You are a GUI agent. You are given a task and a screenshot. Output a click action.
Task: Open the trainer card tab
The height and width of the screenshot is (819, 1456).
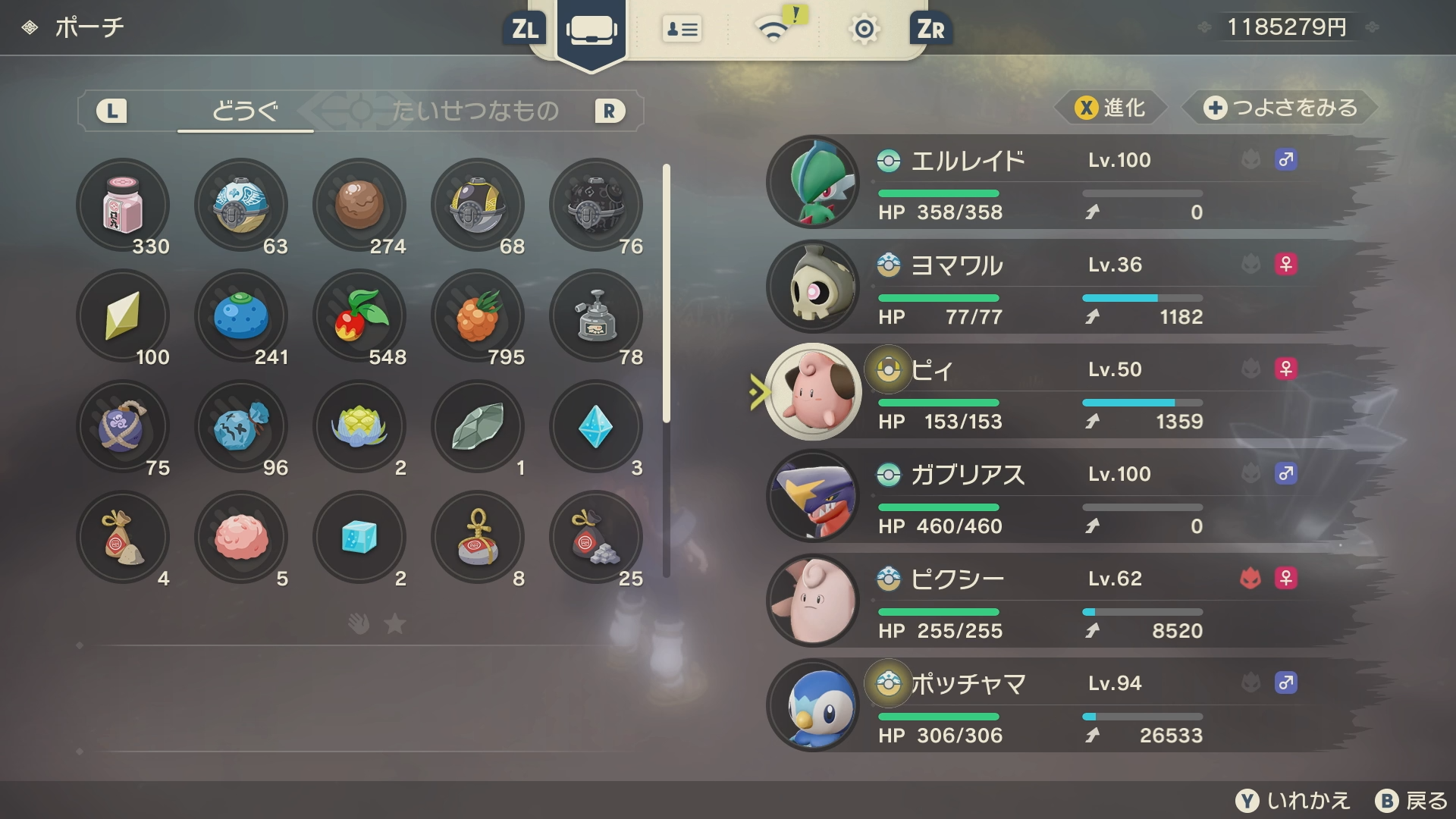681,30
